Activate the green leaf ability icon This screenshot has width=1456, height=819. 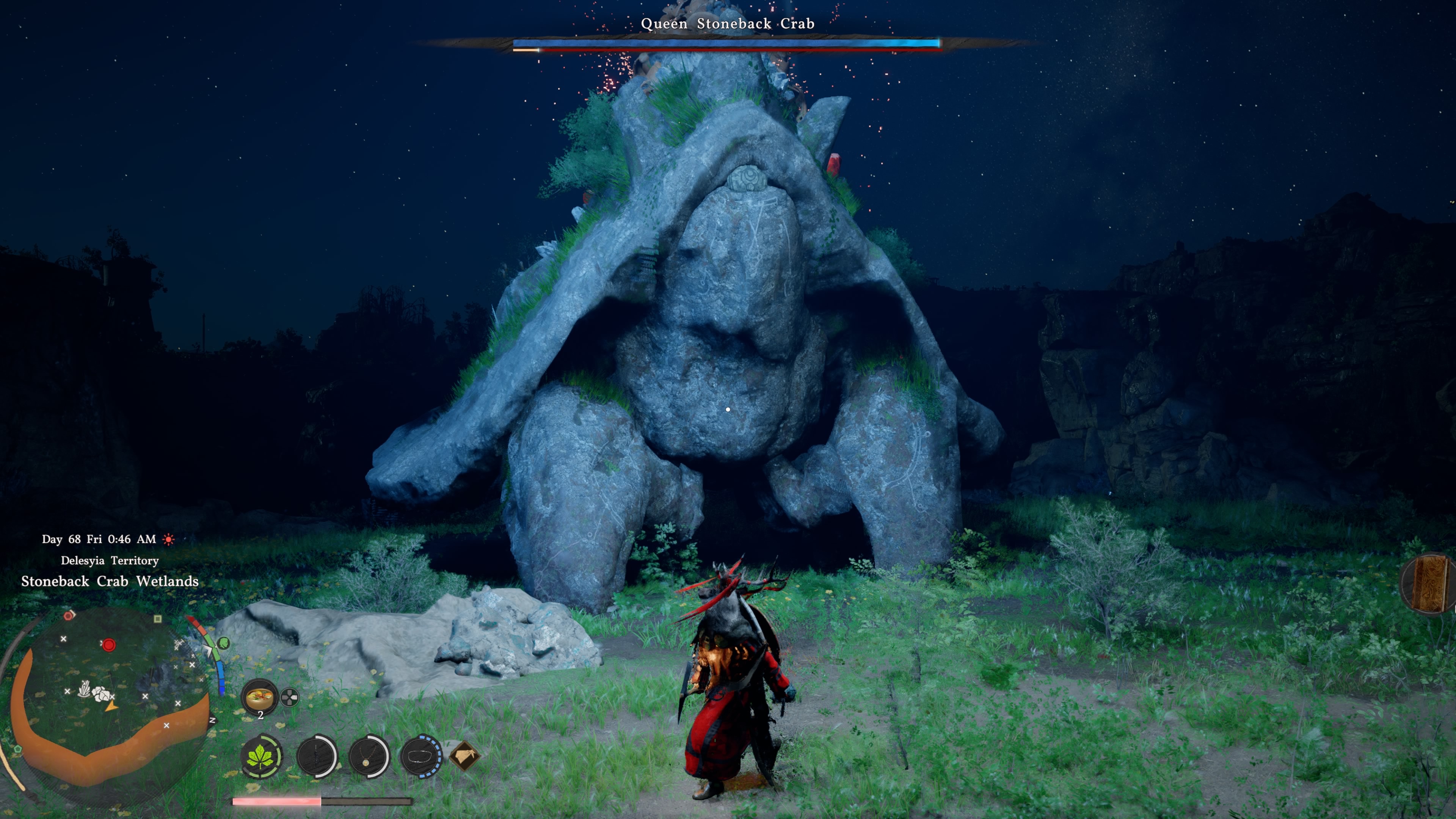[x=260, y=755]
